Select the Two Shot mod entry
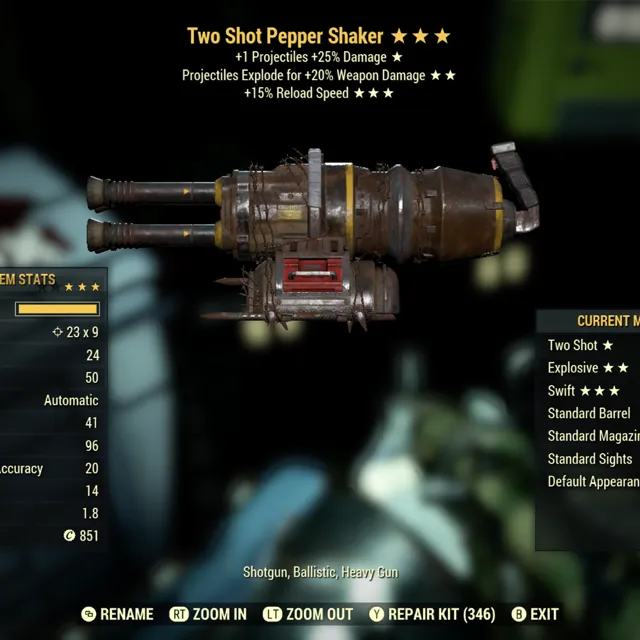Screen dimensions: 640x640 coord(580,345)
